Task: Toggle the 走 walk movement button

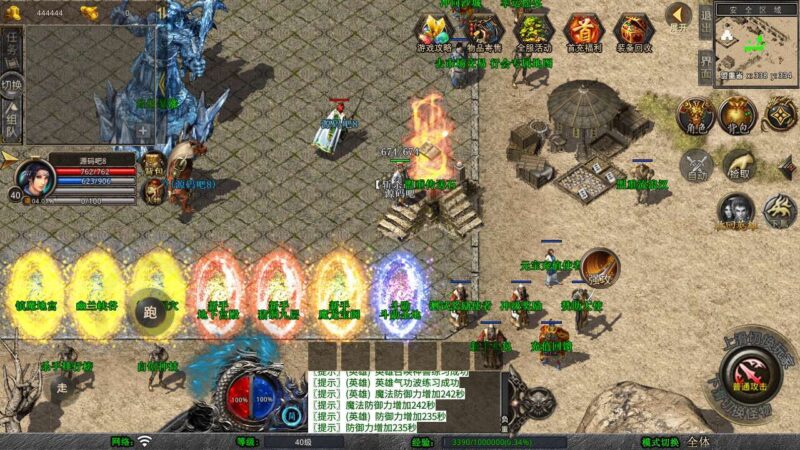Action: coord(61,387)
